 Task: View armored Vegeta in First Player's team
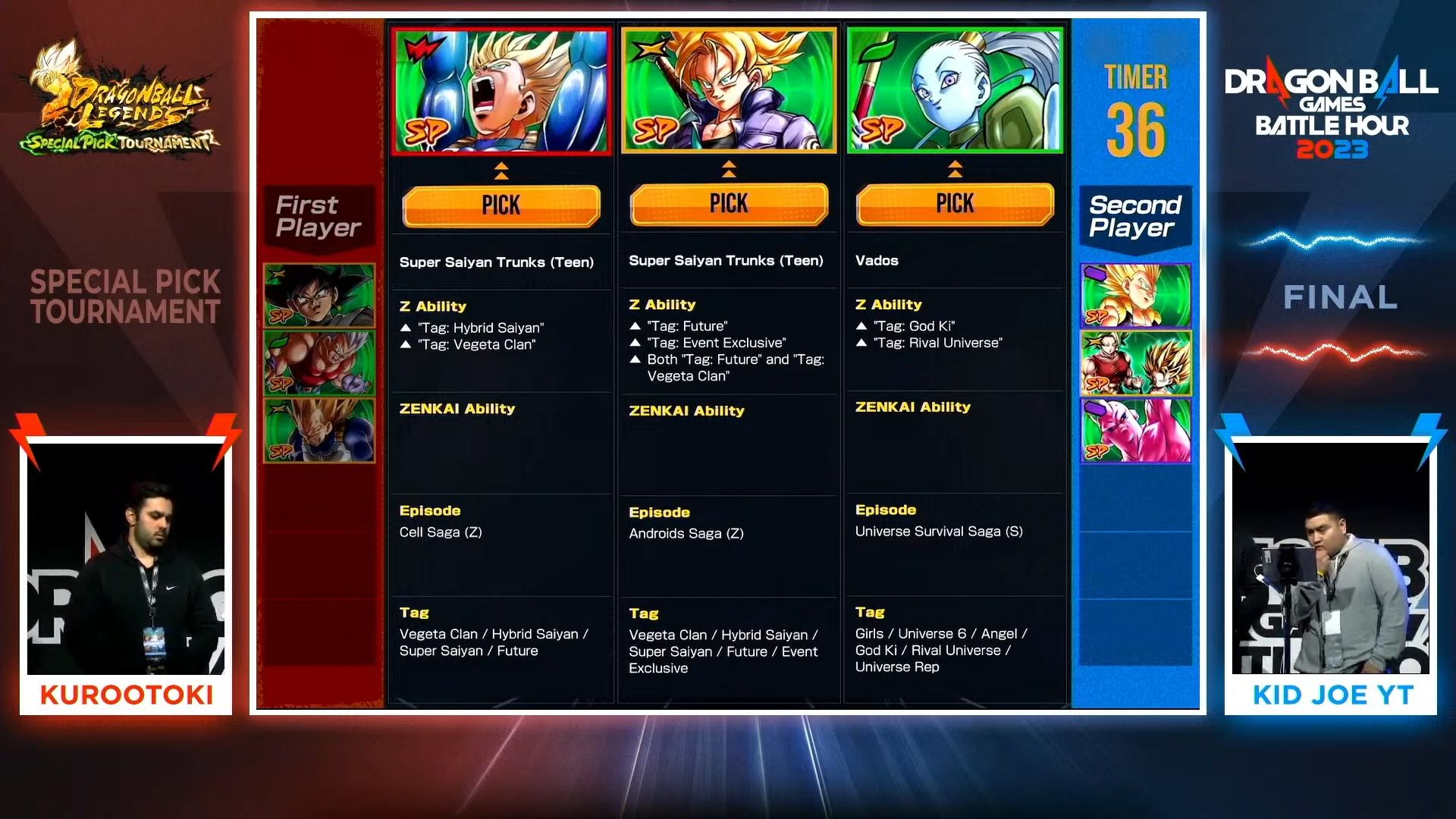(x=319, y=430)
